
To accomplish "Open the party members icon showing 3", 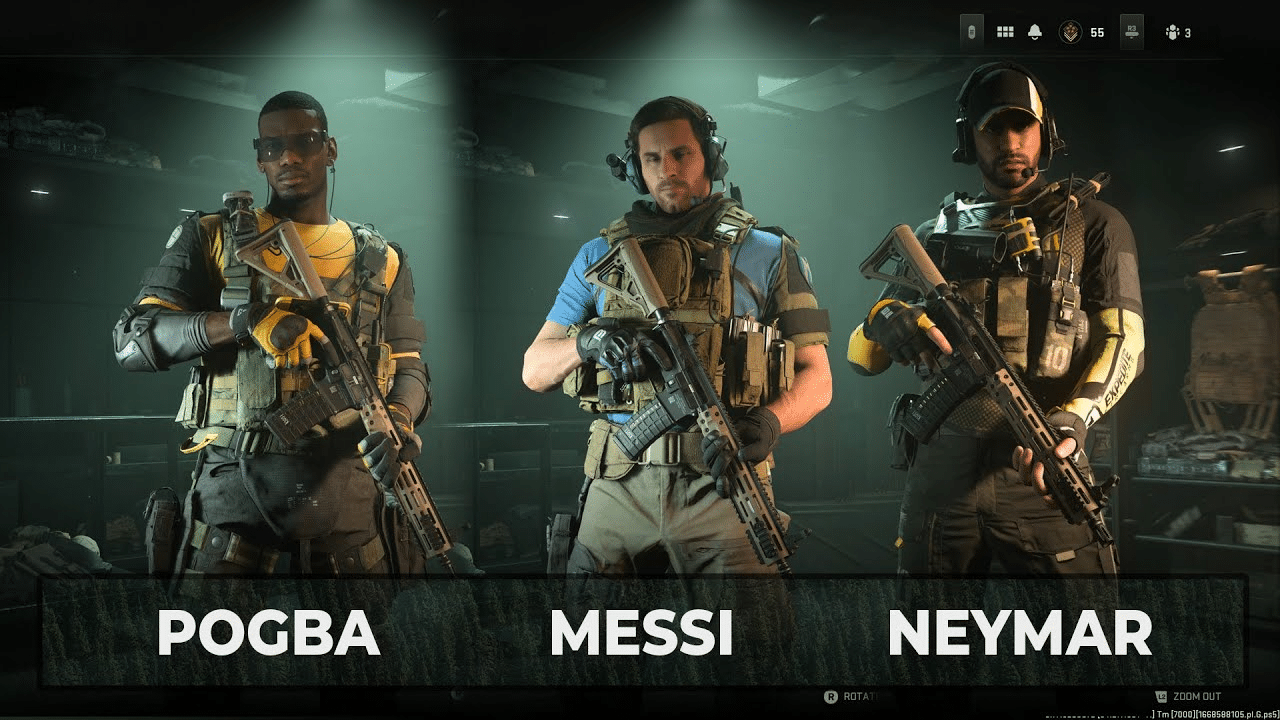I will tap(1175, 31).
